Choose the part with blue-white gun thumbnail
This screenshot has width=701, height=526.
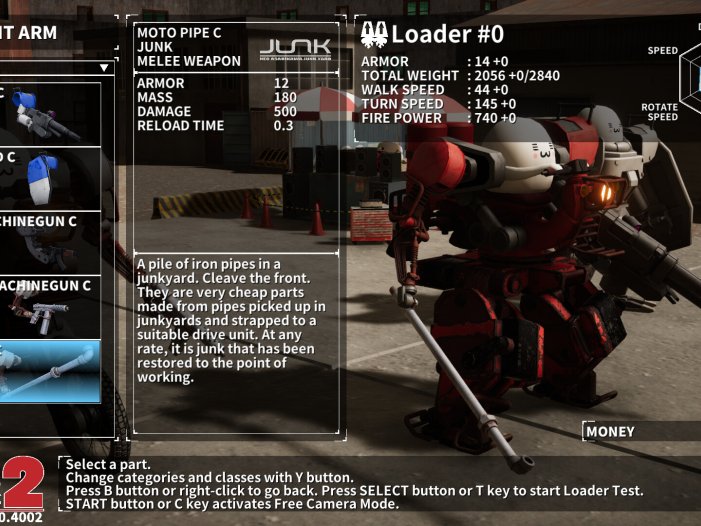[x=50, y=113]
